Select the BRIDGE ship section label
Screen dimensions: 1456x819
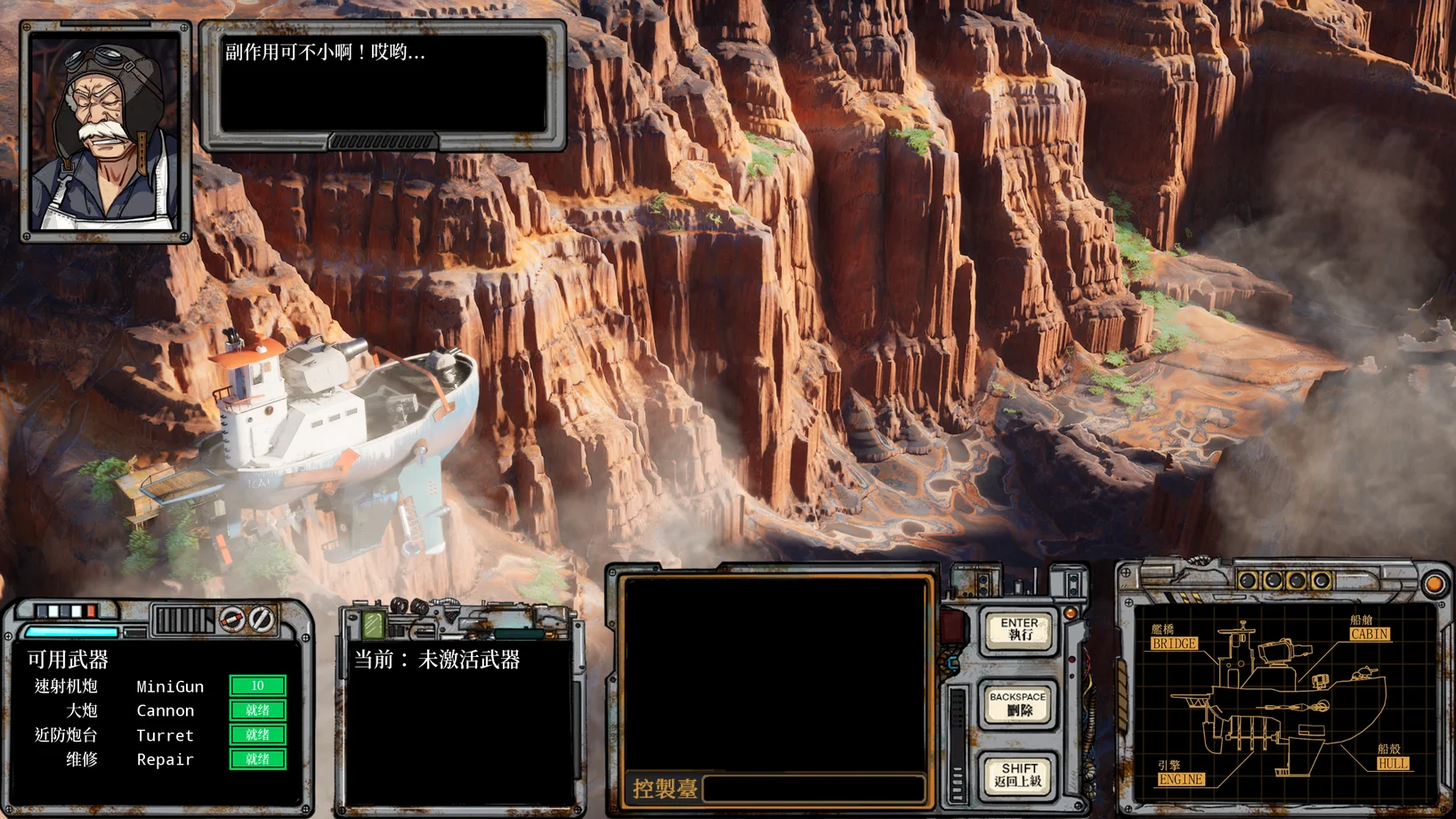point(1174,644)
